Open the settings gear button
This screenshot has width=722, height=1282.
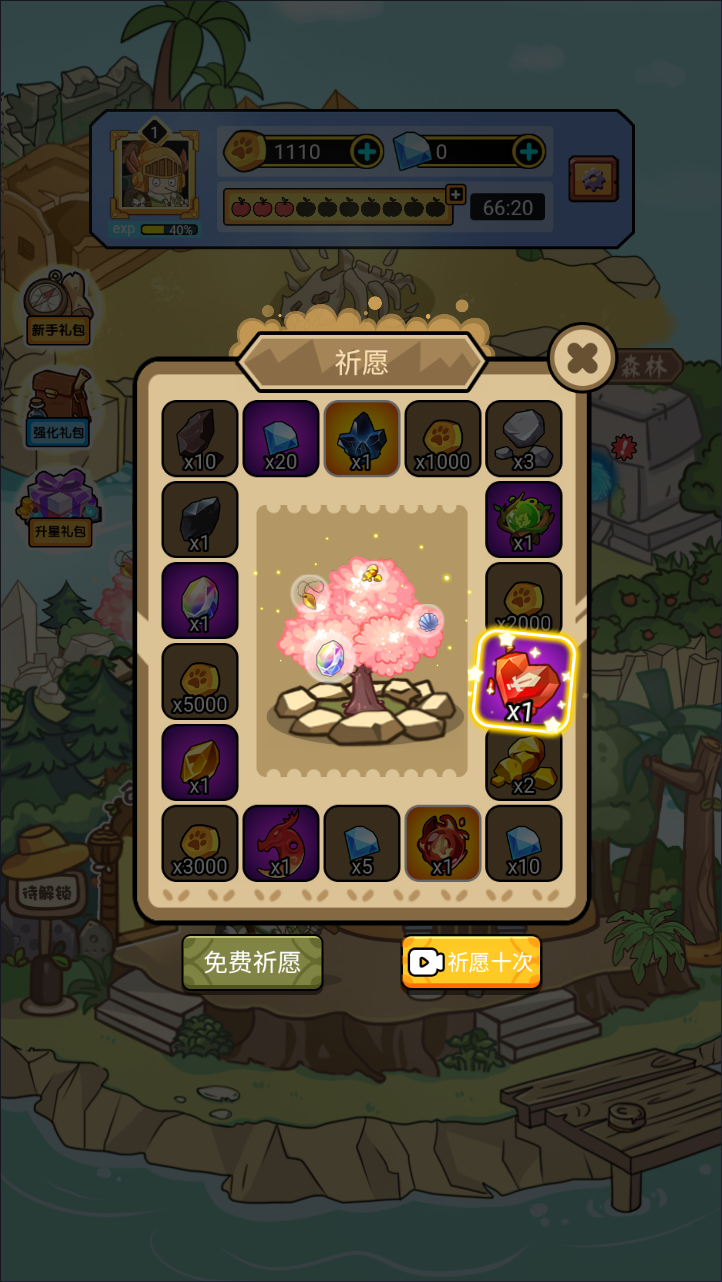point(593,180)
